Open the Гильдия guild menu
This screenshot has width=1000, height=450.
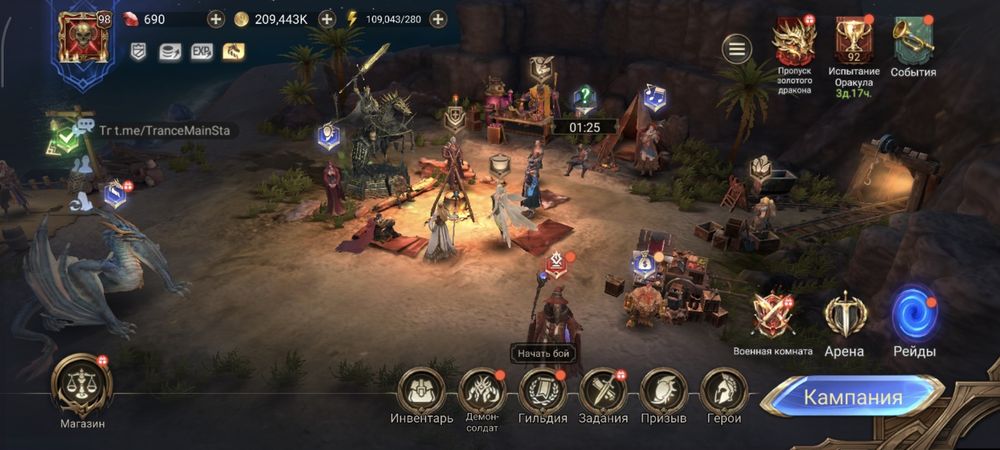pyautogui.click(x=543, y=388)
